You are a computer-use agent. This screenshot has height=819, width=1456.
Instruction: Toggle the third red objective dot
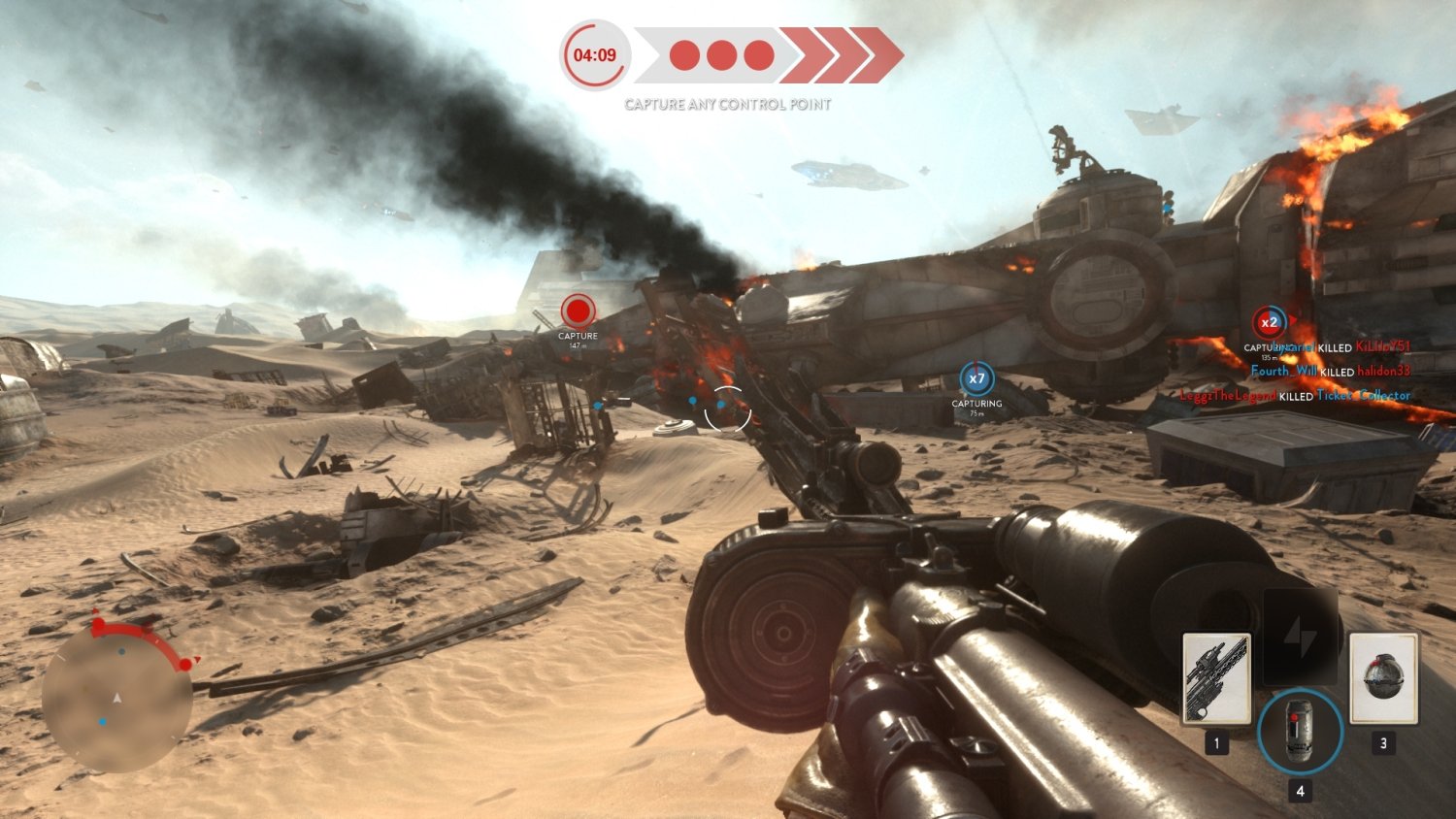pyautogui.click(x=758, y=55)
